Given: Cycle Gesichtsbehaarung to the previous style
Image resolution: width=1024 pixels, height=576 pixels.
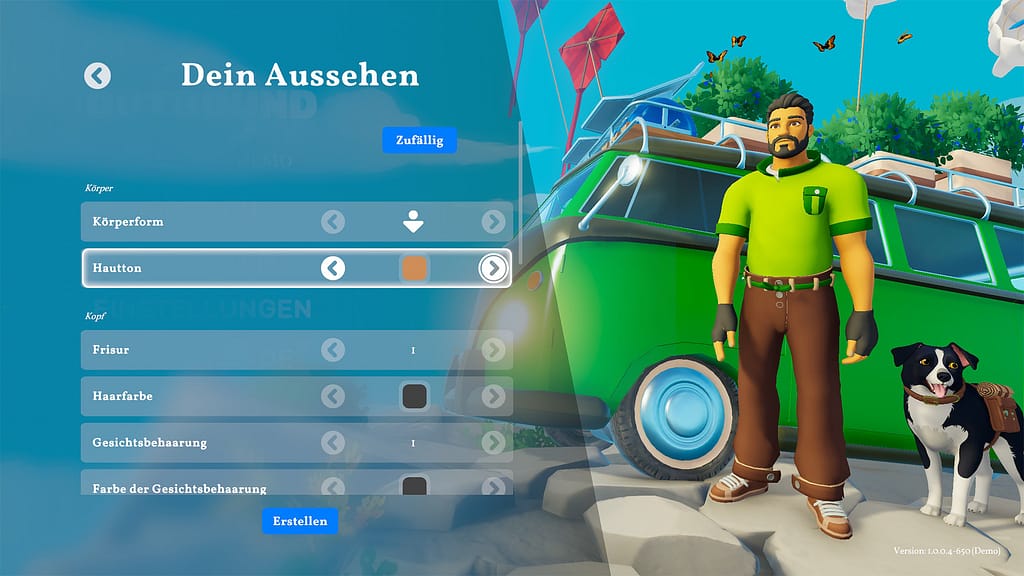Looking at the screenshot, I should [x=333, y=443].
